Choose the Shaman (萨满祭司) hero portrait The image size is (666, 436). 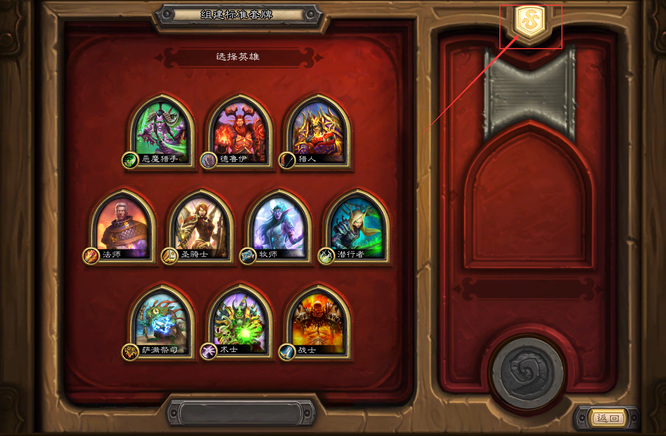tap(162, 322)
